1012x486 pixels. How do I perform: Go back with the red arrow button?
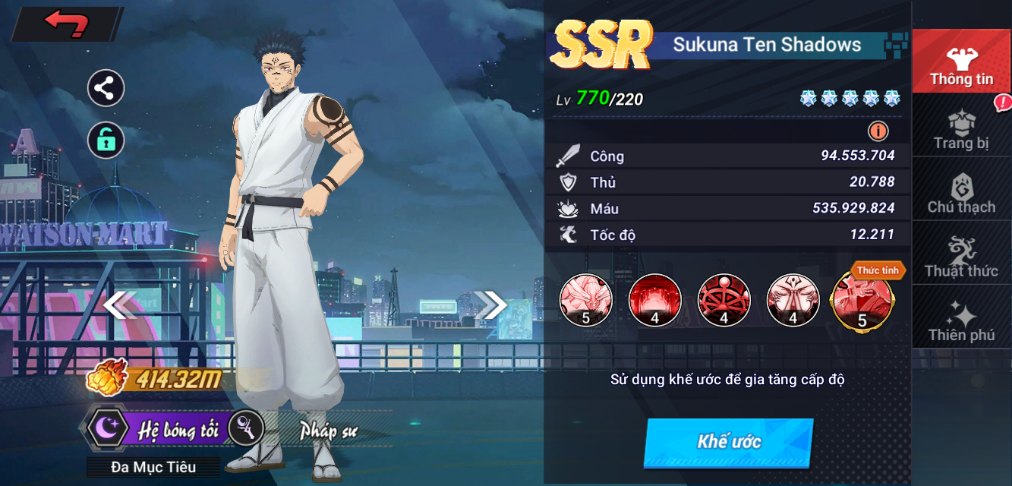(66, 23)
